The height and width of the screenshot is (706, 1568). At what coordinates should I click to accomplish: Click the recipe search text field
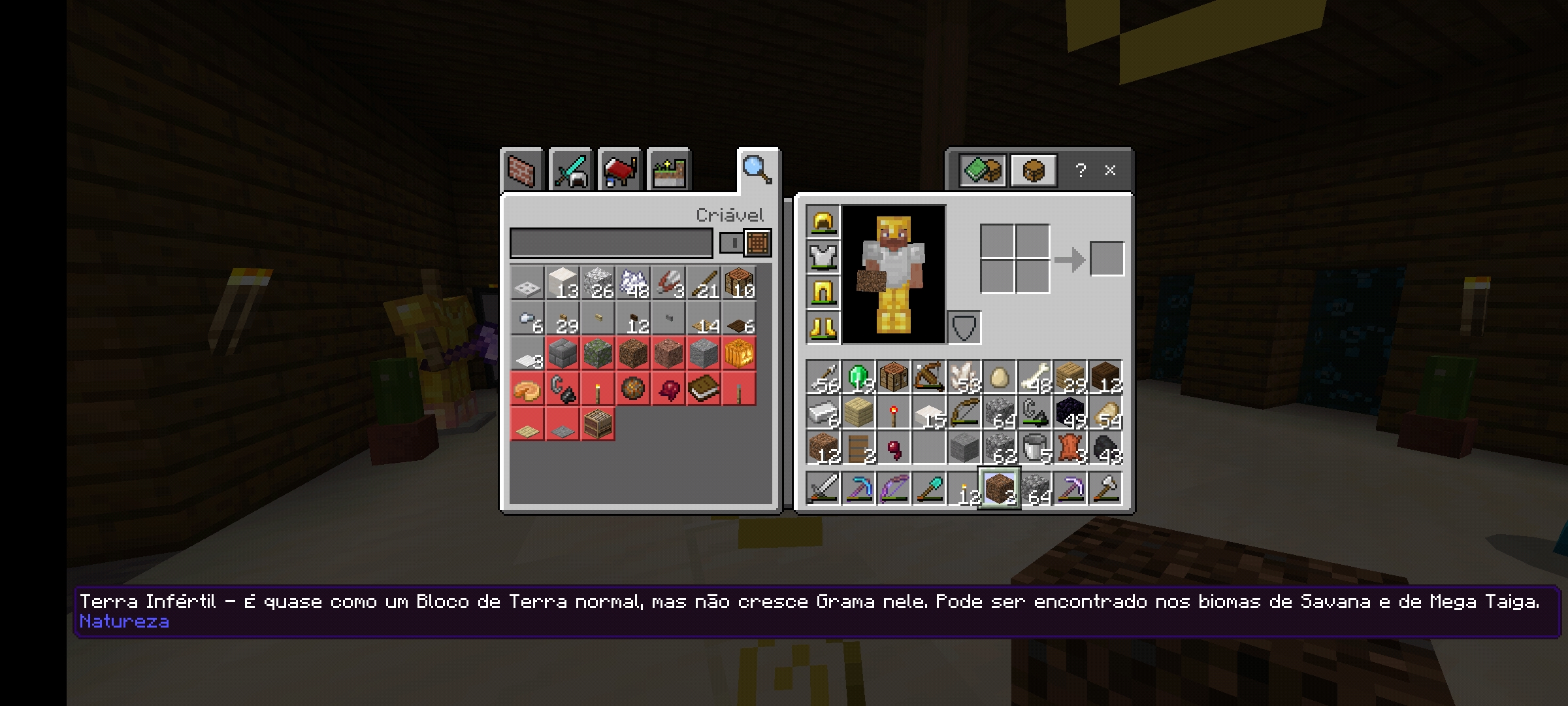(611, 243)
